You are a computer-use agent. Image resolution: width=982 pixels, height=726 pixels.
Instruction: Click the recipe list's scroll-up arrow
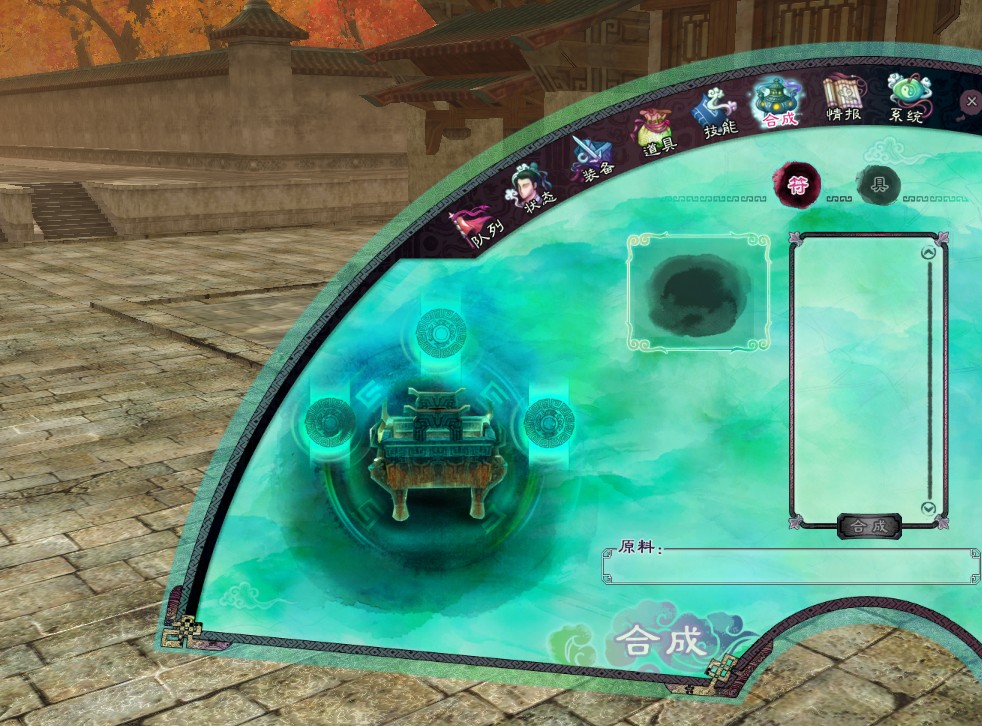point(928,253)
